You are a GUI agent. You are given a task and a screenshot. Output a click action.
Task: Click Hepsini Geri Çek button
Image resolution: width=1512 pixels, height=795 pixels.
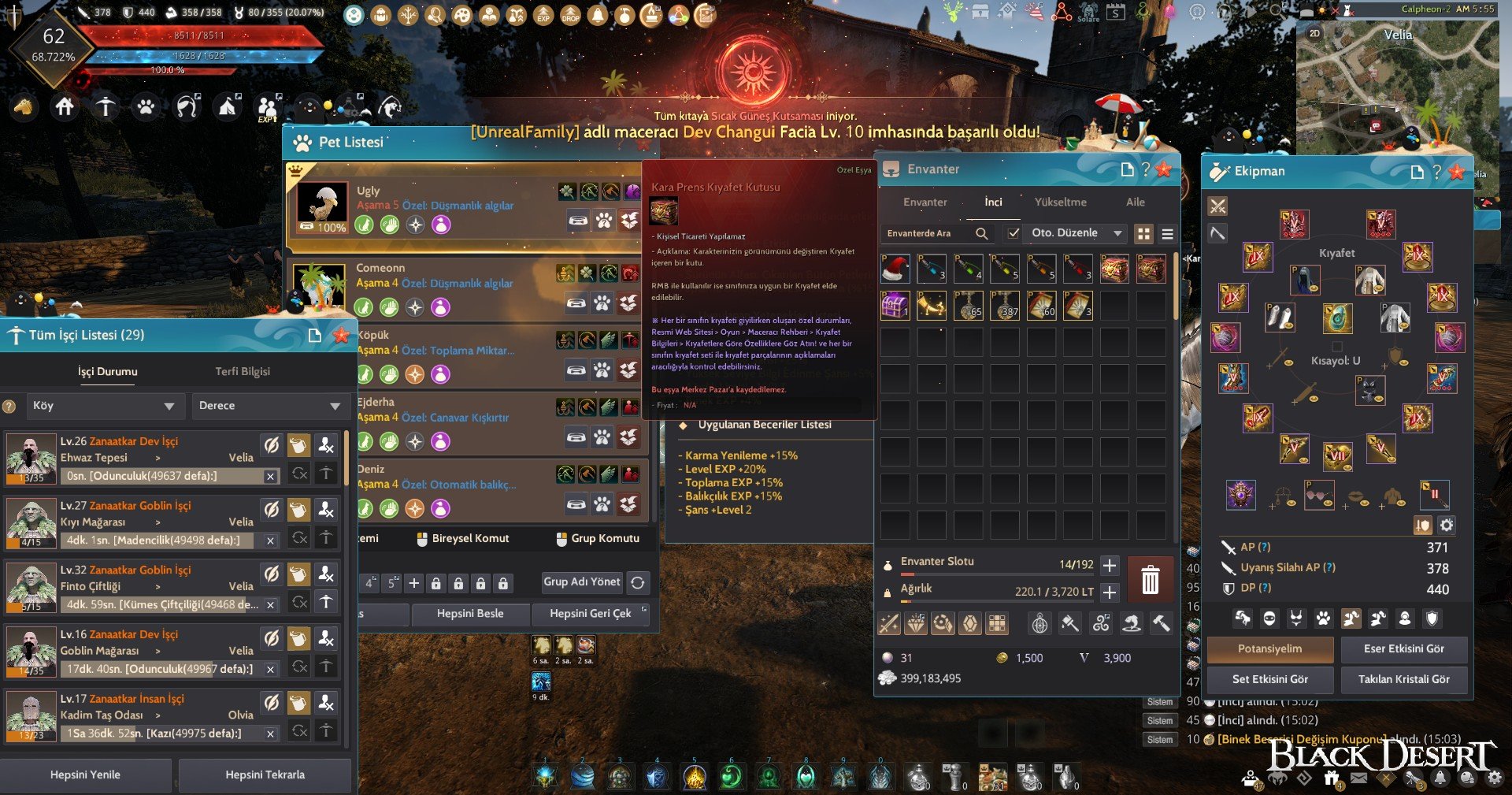pyautogui.click(x=590, y=613)
